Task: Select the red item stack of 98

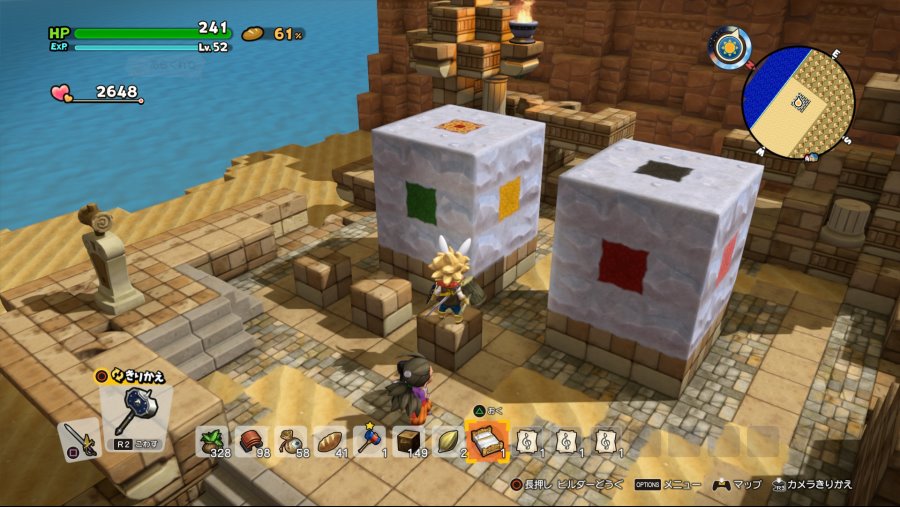Action: (x=251, y=440)
